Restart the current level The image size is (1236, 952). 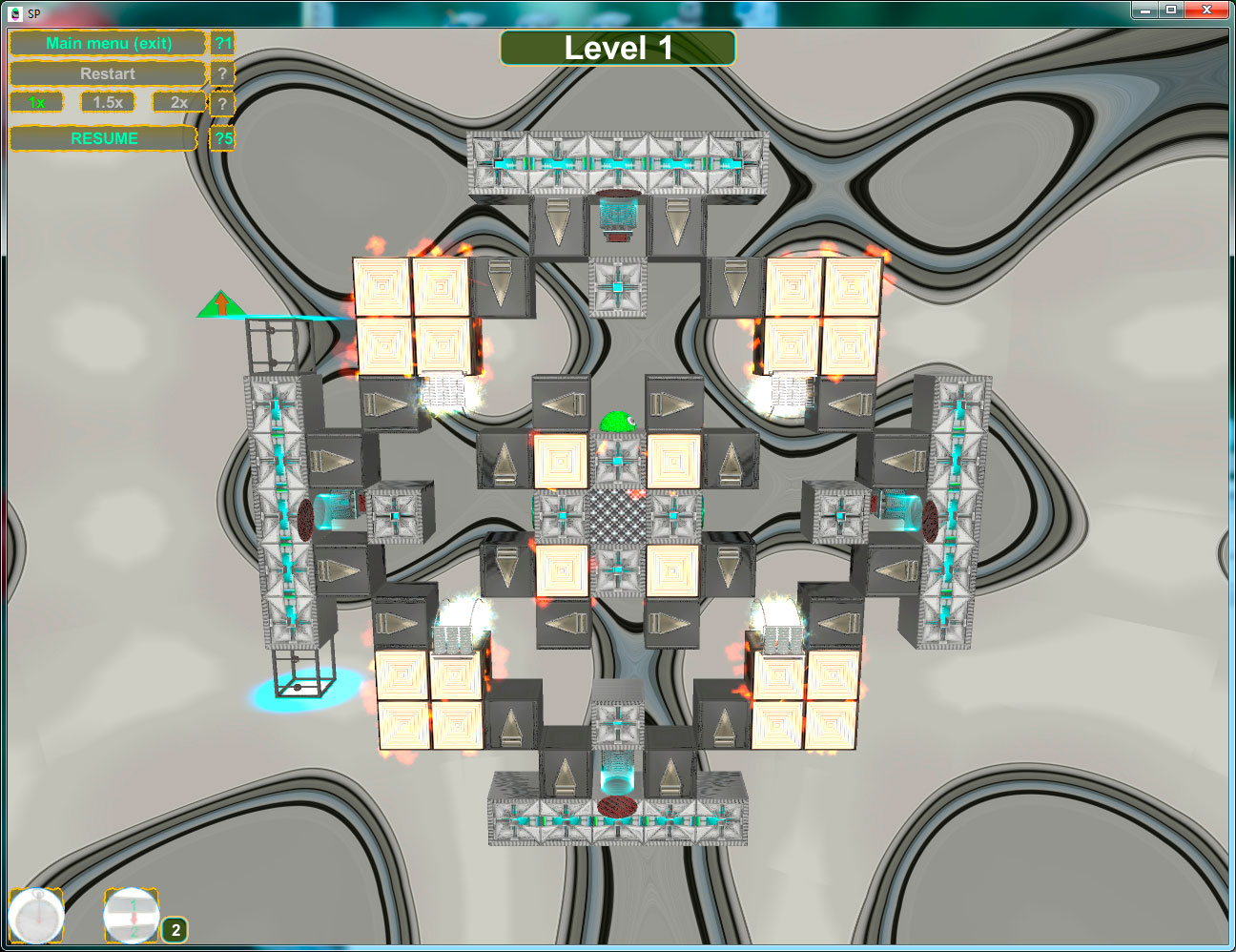pos(107,73)
